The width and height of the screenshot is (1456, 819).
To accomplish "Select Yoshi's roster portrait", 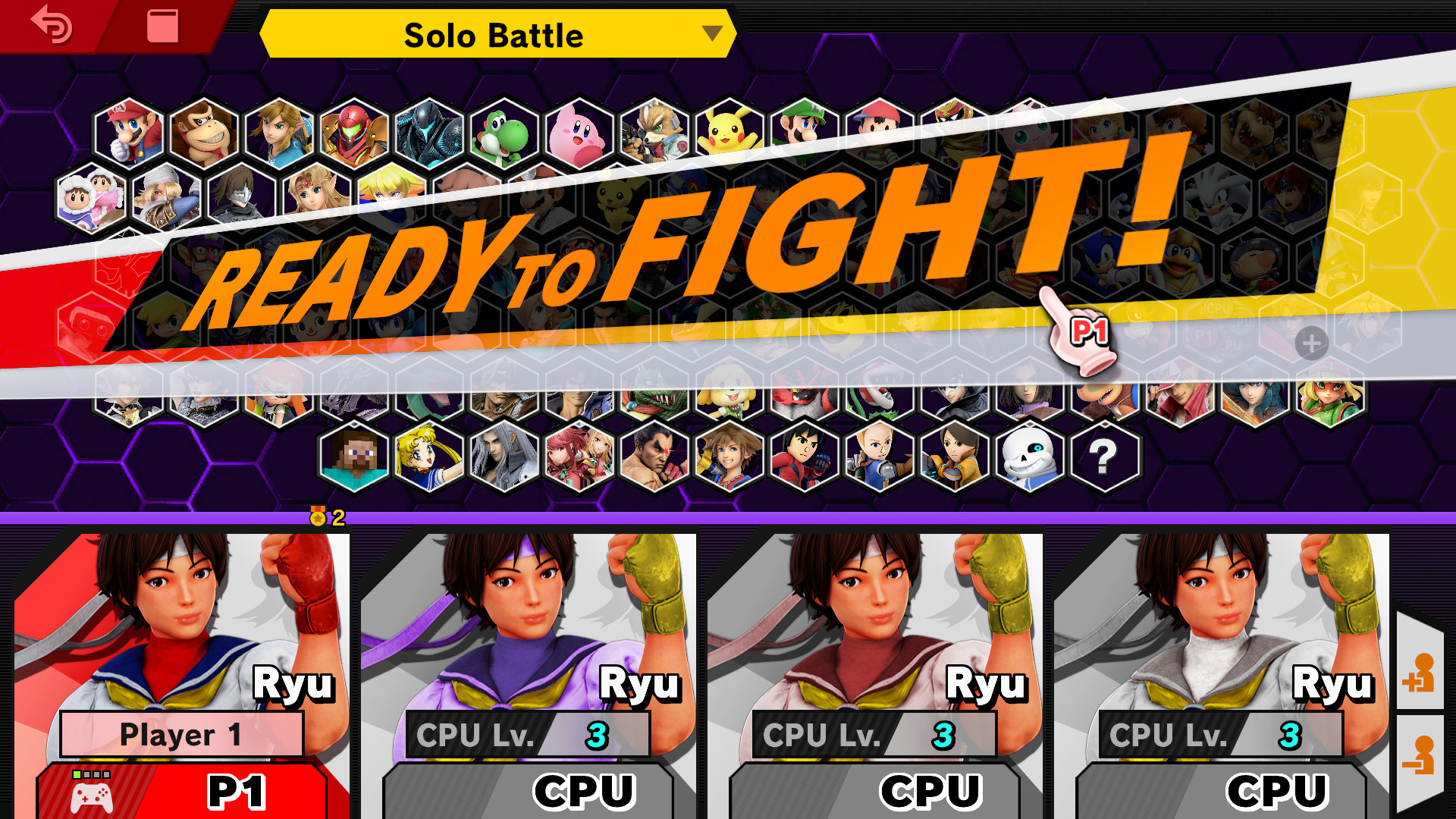I will 500,136.
